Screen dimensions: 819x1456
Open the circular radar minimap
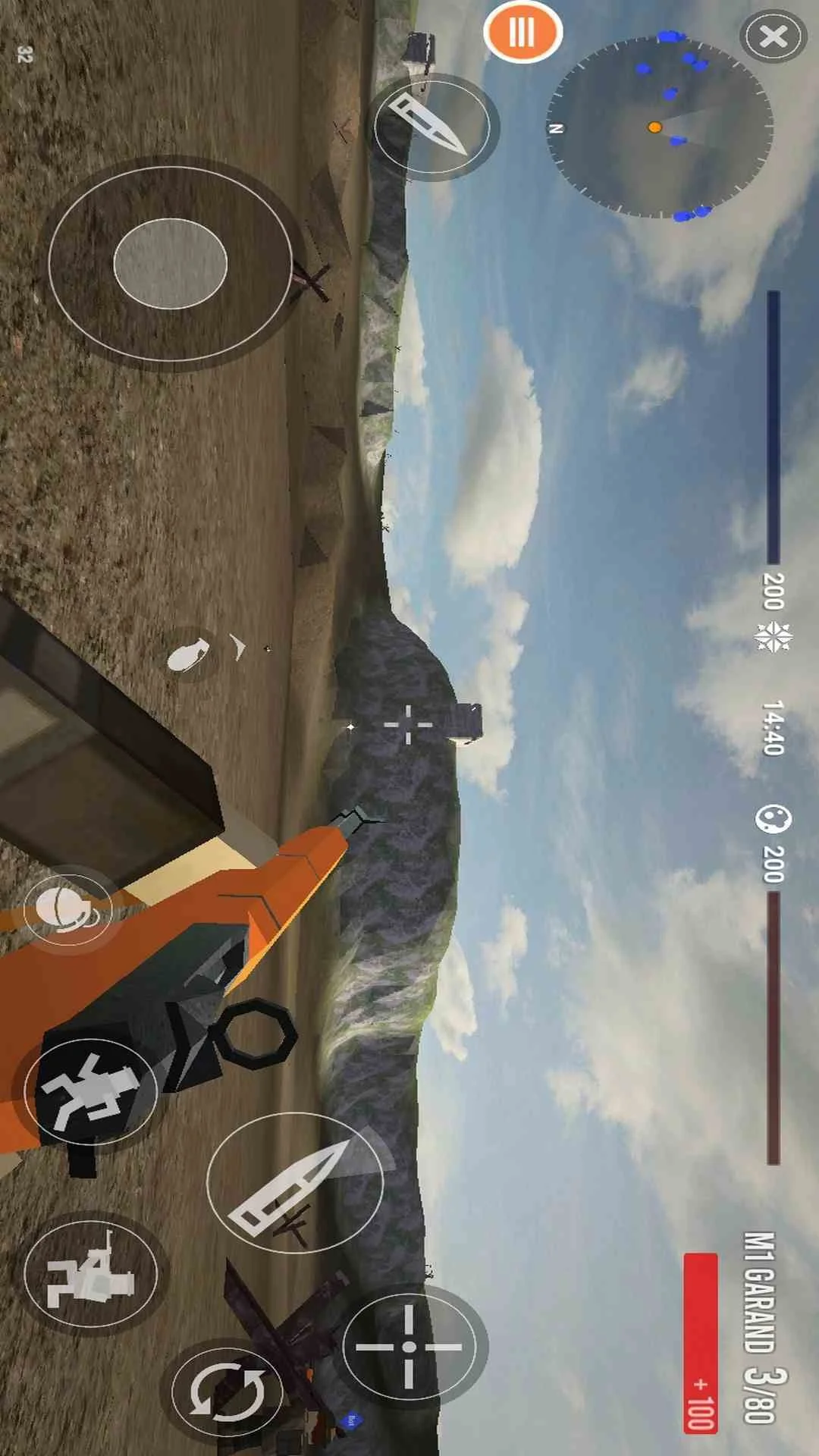pyautogui.click(x=659, y=127)
